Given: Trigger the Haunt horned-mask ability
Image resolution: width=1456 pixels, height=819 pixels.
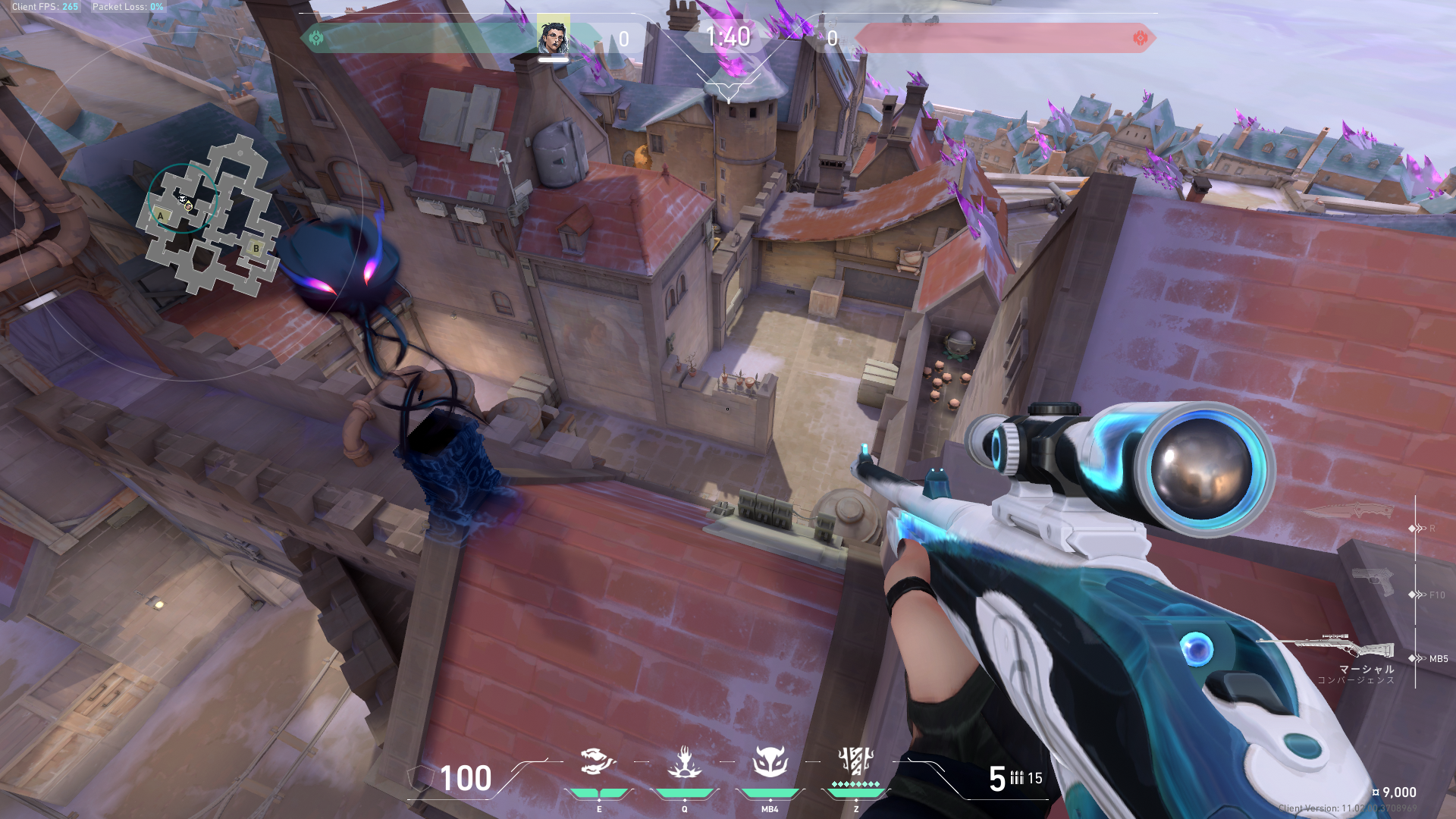Looking at the screenshot, I should [x=770, y=761].
